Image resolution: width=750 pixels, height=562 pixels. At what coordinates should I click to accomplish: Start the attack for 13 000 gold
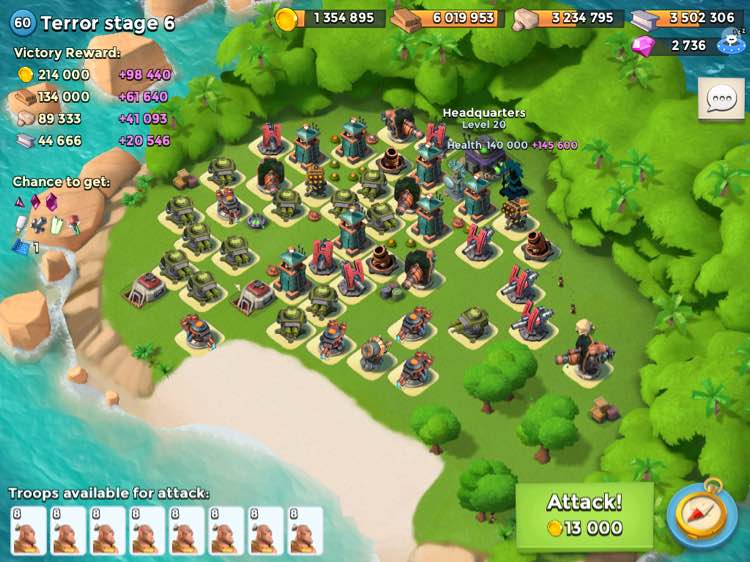584,515
